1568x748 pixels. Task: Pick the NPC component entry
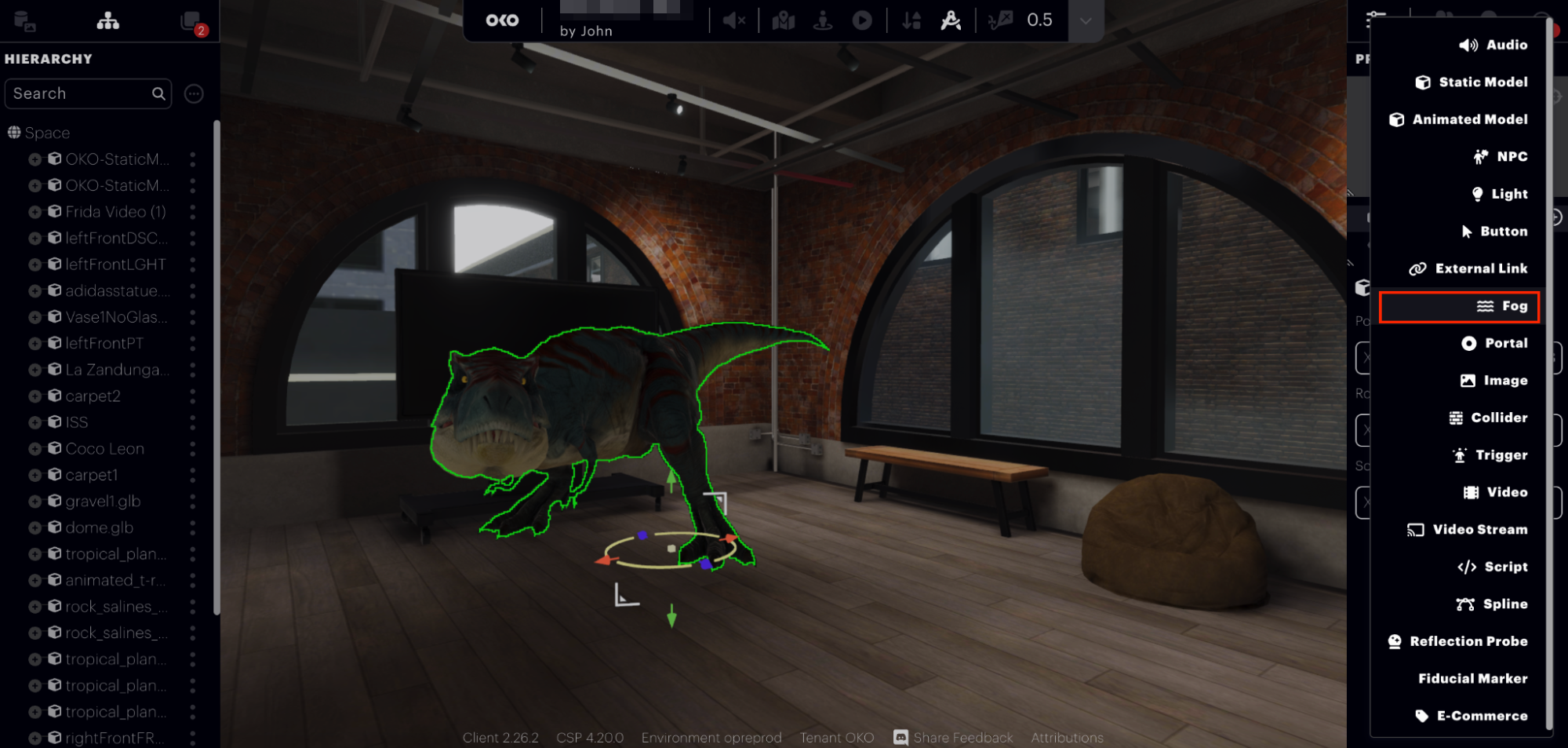1500,157
